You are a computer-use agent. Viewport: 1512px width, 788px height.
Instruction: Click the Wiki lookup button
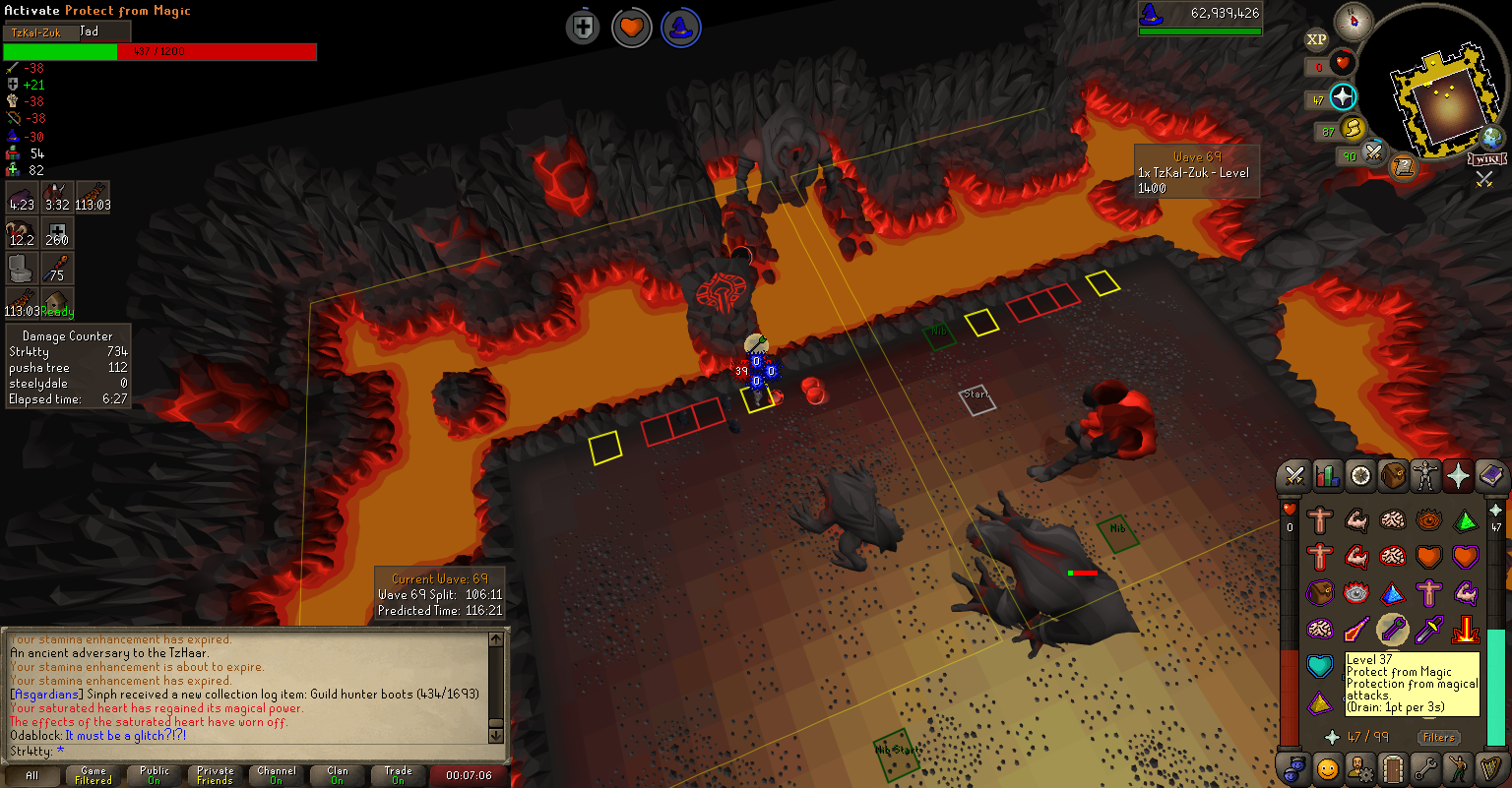[1486, 159]
